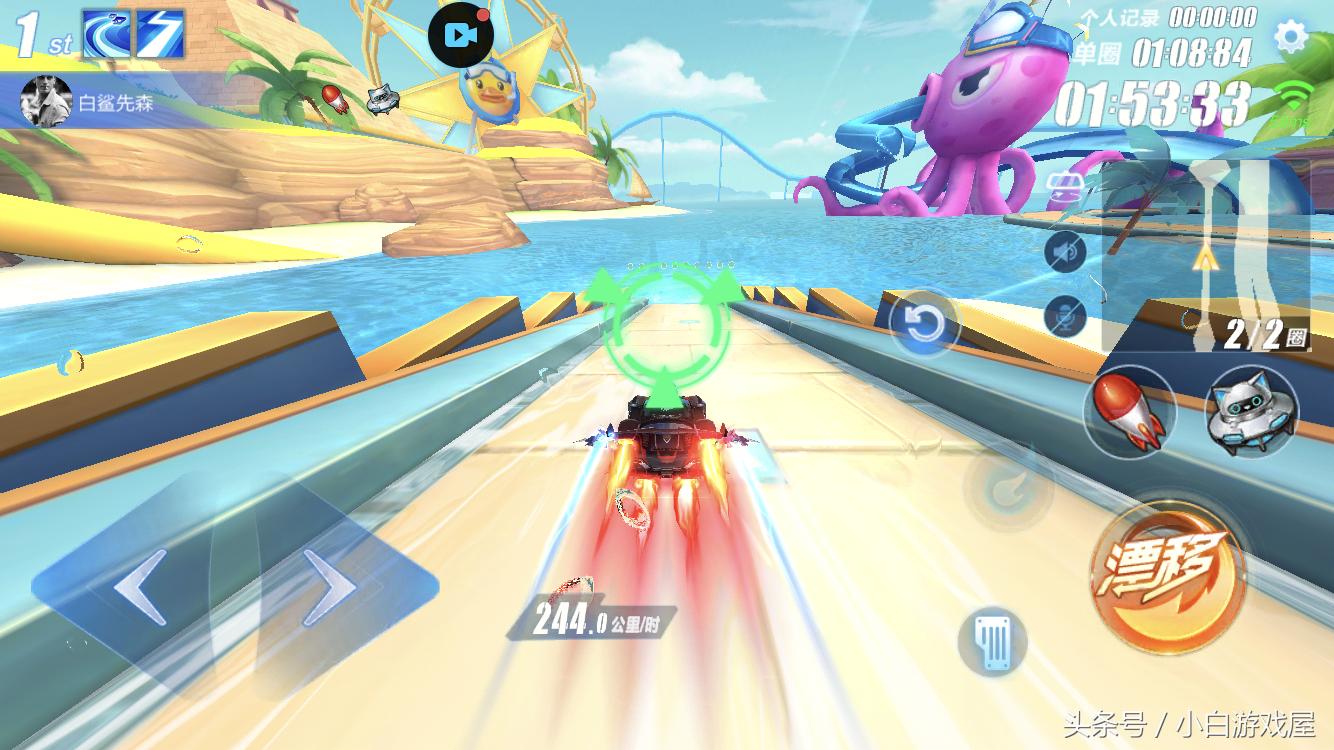The height and width of the screenshot is (750, 1334).
Task: Steer right with the right arrow
Action: 329,587
